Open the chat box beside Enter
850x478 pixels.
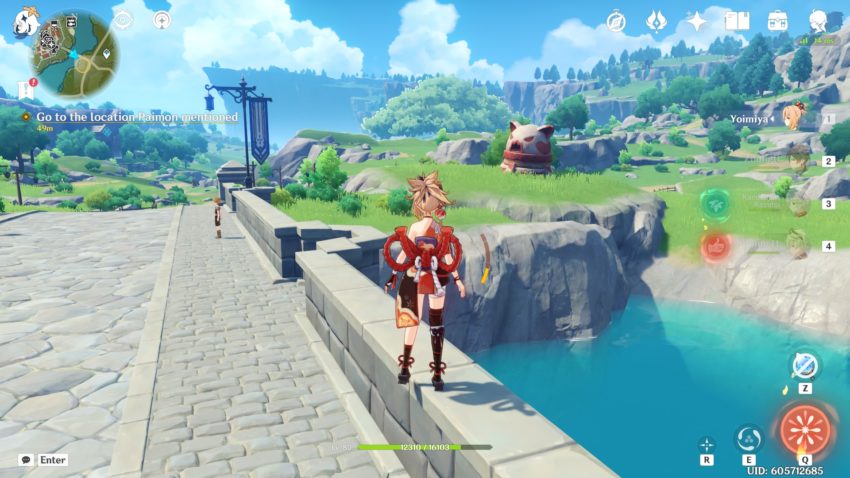coord(26,460)
